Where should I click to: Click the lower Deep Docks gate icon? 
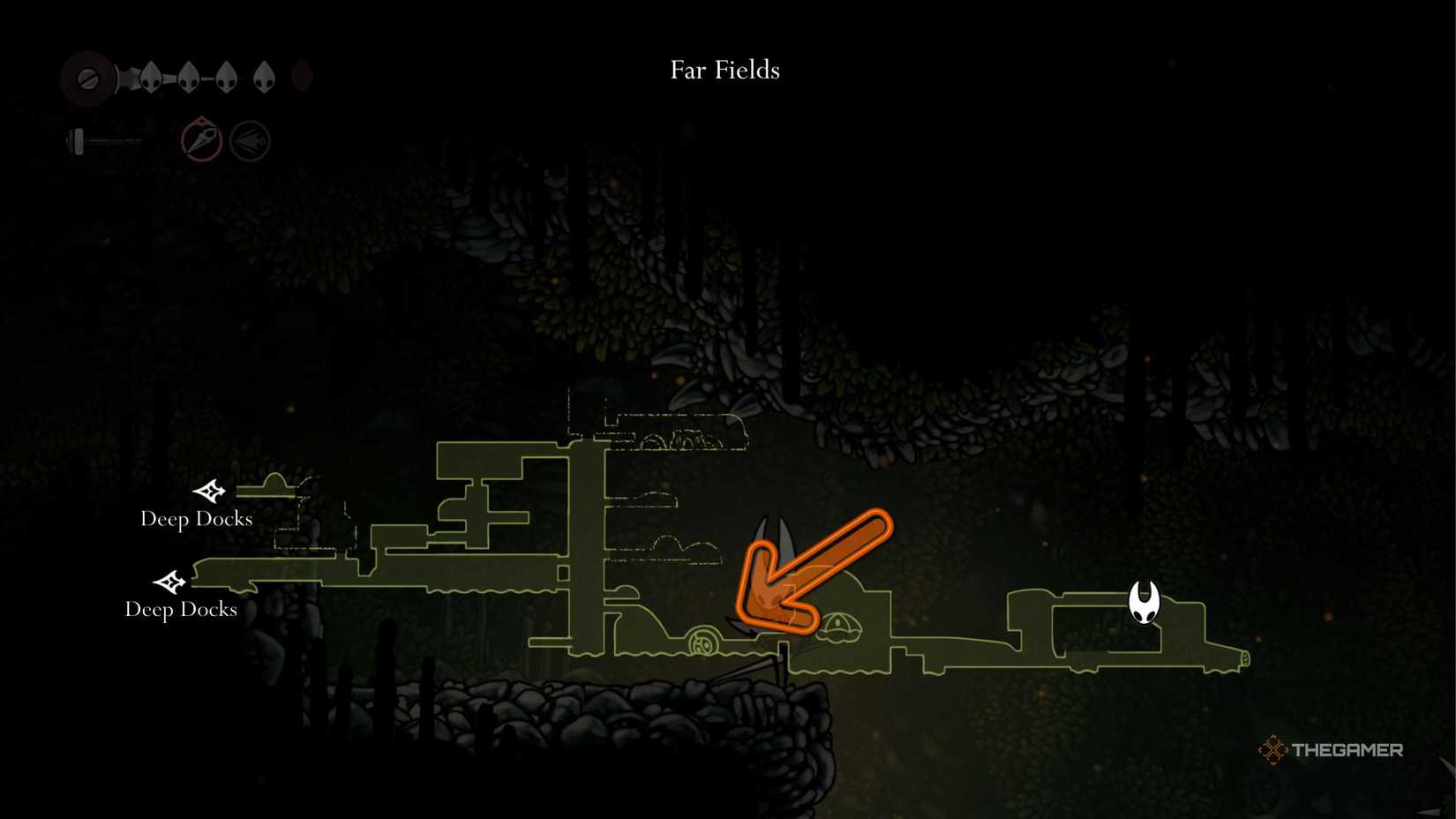(x=169, y=582)
